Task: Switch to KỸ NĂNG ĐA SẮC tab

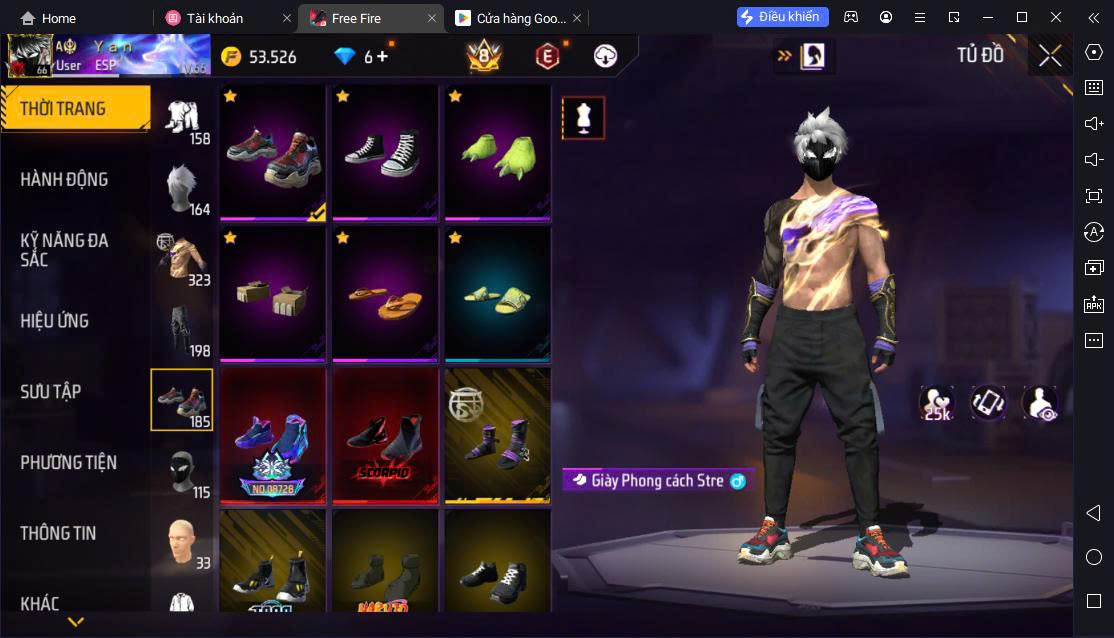Action: [64, 250]
